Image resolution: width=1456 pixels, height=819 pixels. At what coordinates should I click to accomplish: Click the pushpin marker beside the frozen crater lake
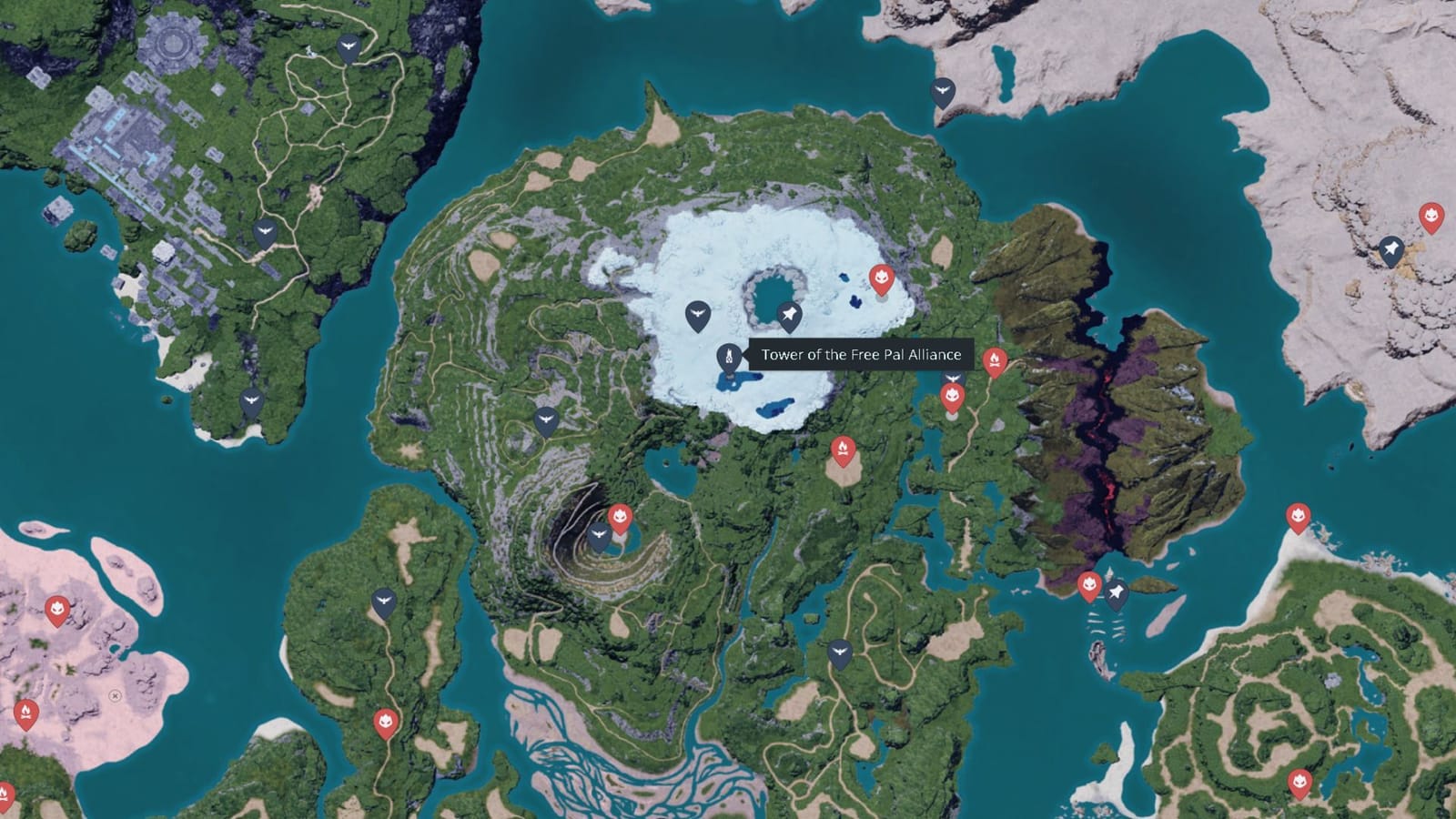tap(791, 314)
